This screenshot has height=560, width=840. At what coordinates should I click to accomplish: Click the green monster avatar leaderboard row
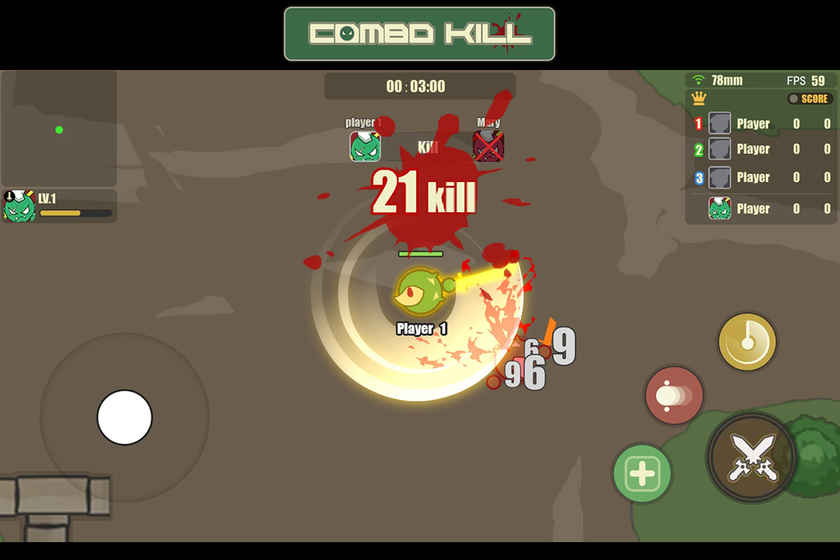[762, 209]
